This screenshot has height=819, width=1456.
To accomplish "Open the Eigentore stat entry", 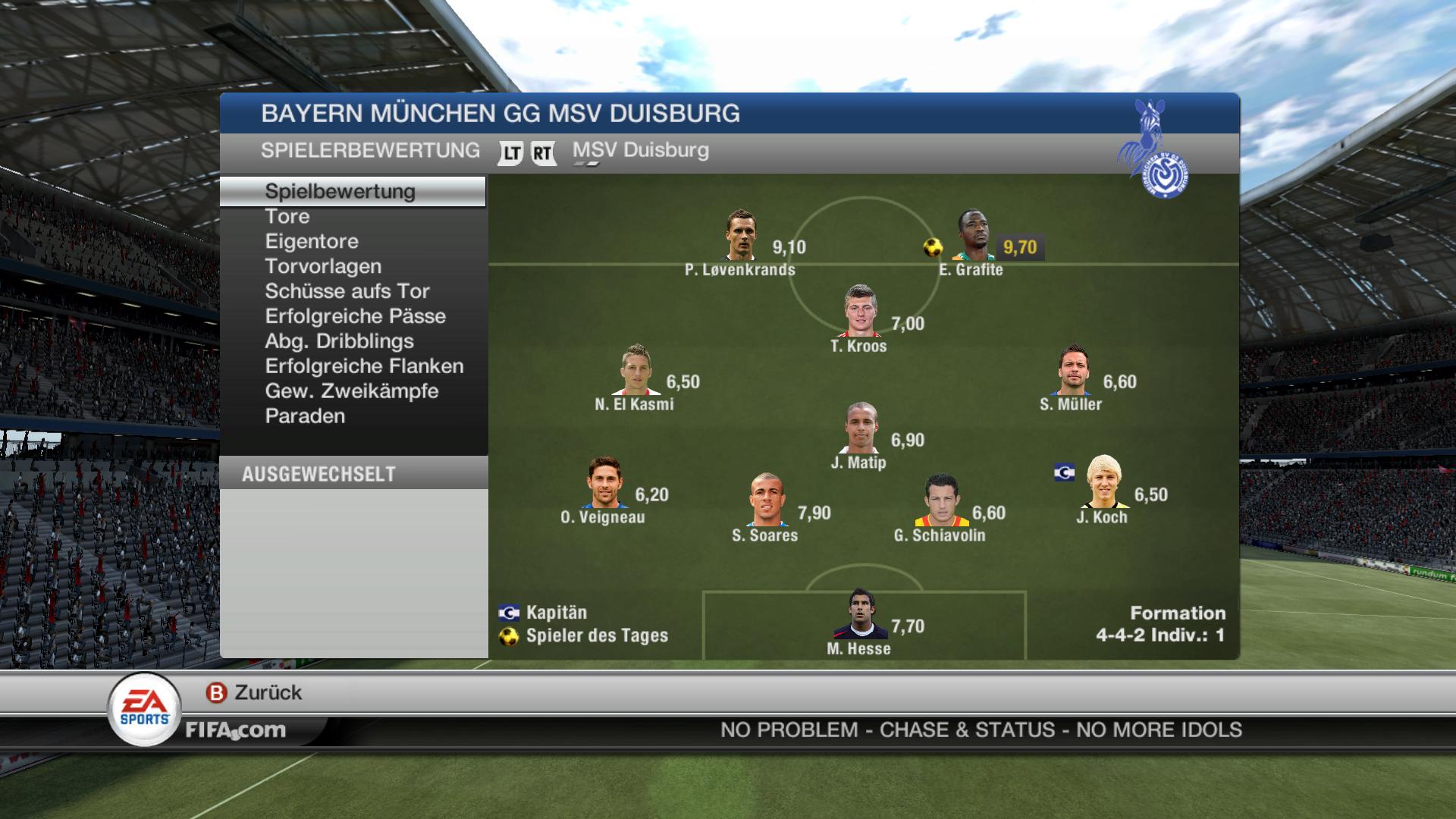I will coord(312,242).
